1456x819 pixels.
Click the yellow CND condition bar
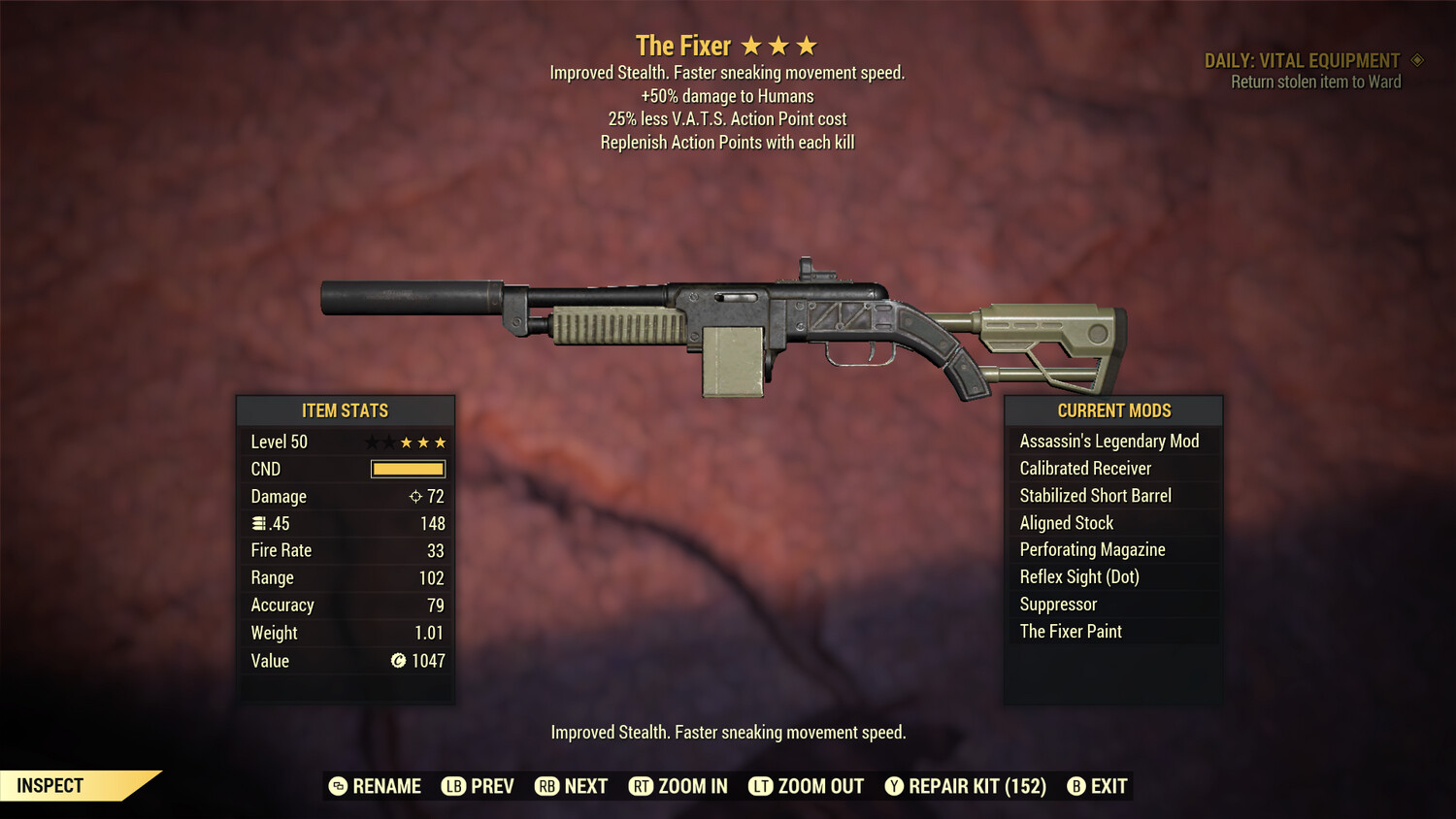[x=407, y=469]
